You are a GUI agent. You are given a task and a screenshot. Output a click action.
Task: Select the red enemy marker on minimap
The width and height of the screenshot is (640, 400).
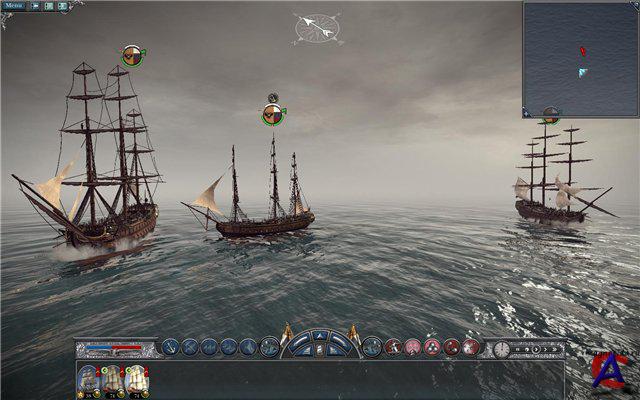pos(583,51)
